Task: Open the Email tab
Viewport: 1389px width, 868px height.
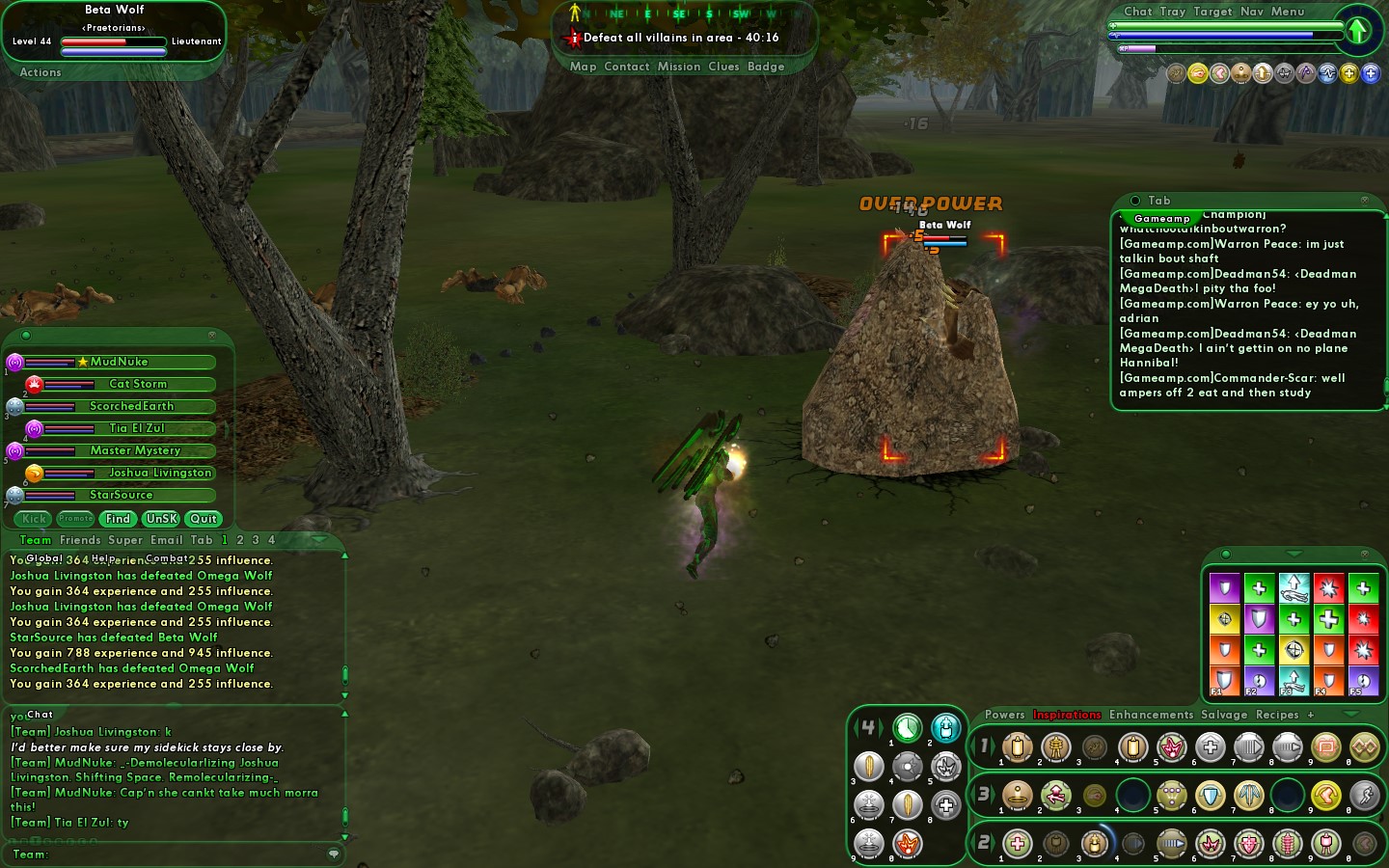Action: pyautogui.click(x=167, y=540)
